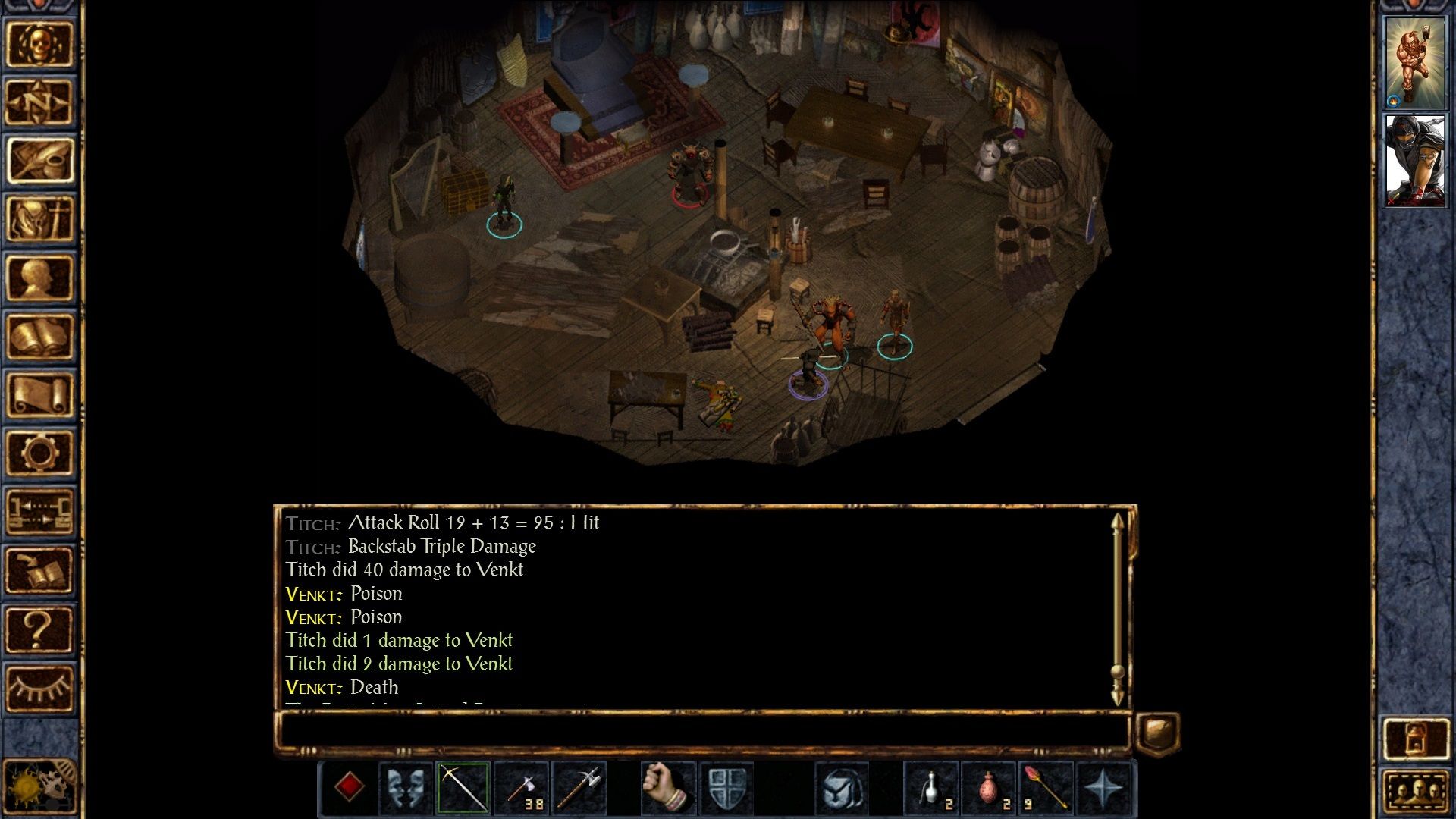Open game options with the gear icon
This screenshot has width=1456, height=819.
pos(39,453)
